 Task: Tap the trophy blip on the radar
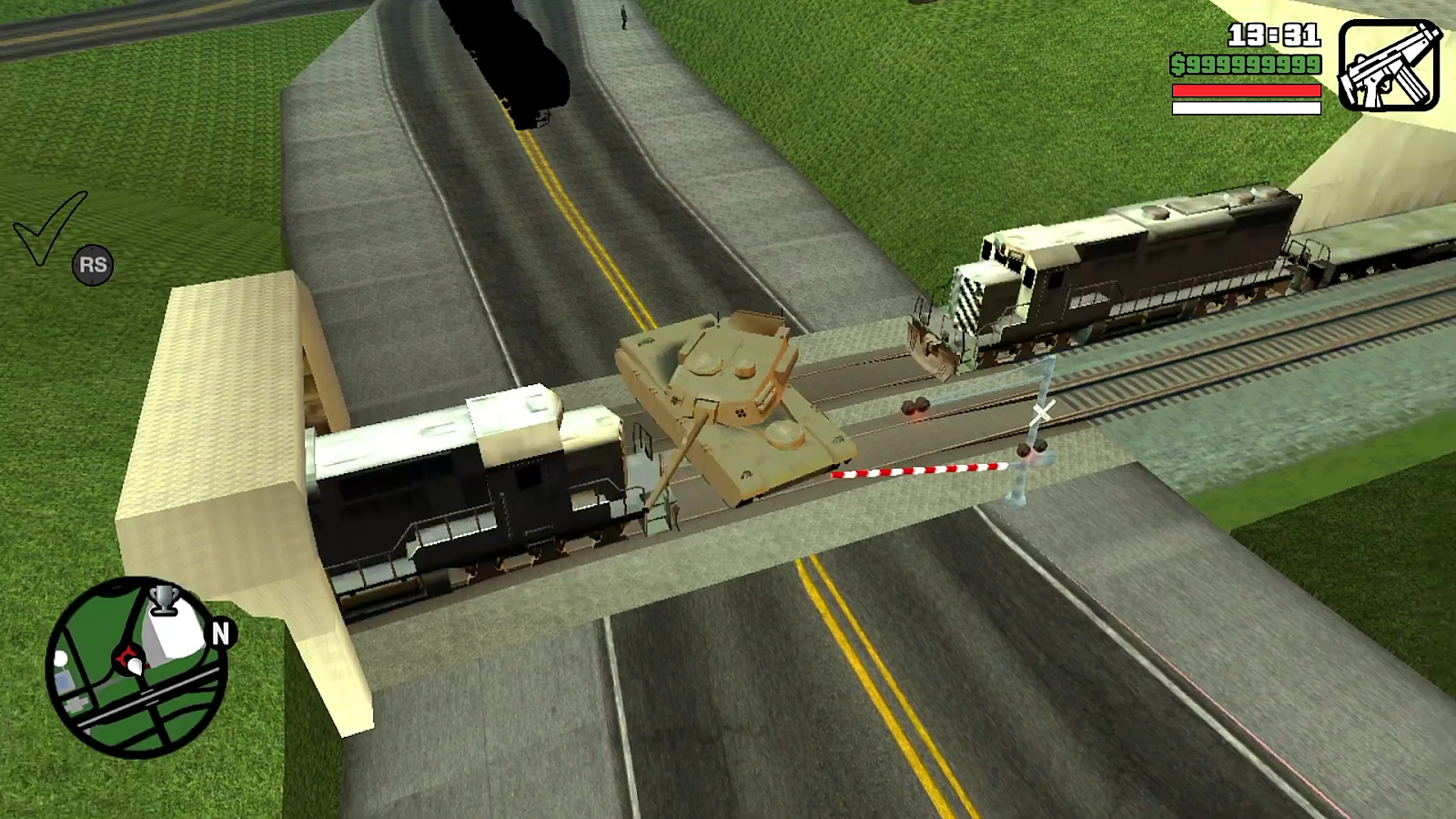pyautogui.click(x=162, y=601)
